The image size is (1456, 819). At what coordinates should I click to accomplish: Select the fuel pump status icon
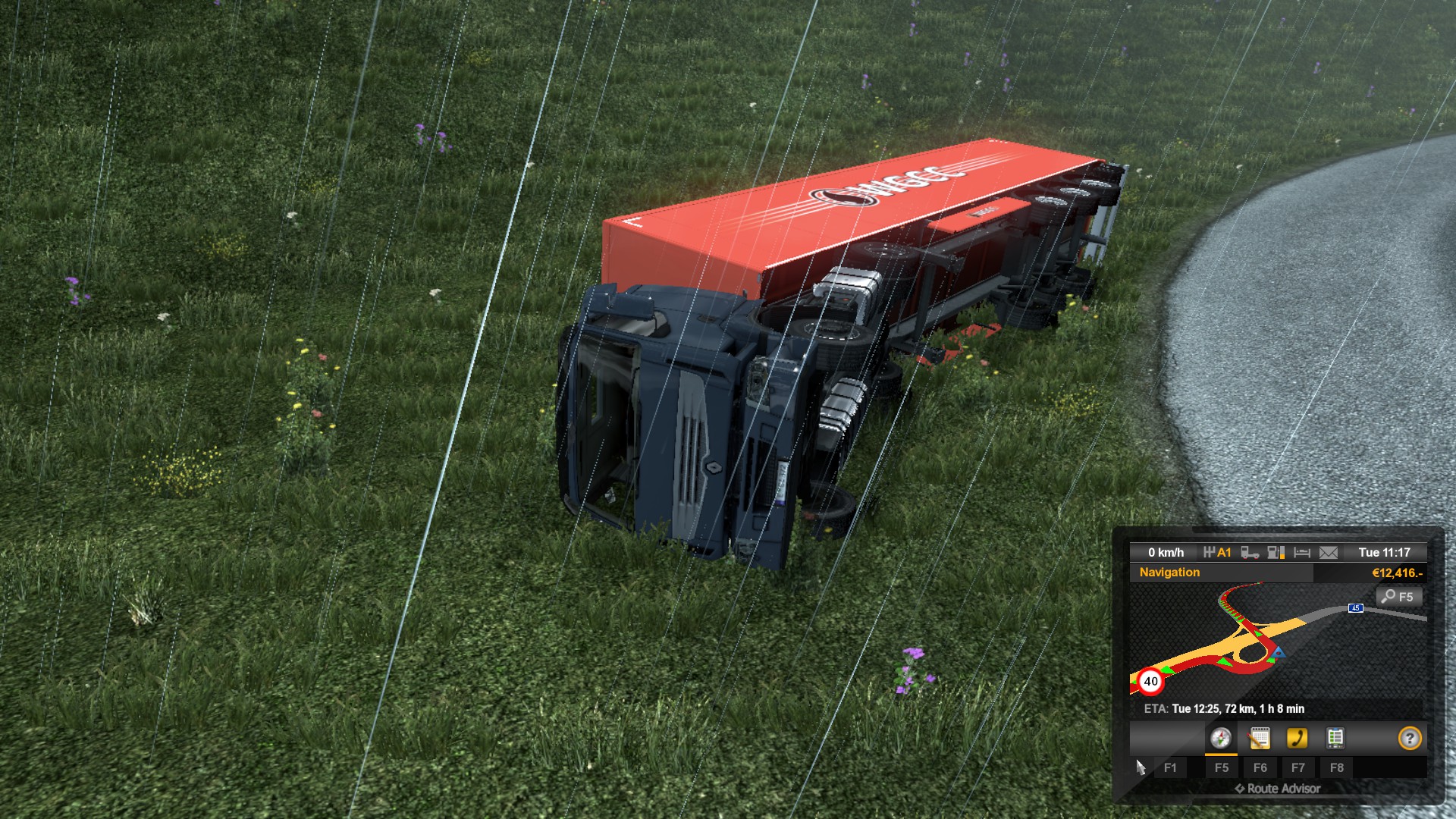pyautogui.click(x=1276, y=553)
